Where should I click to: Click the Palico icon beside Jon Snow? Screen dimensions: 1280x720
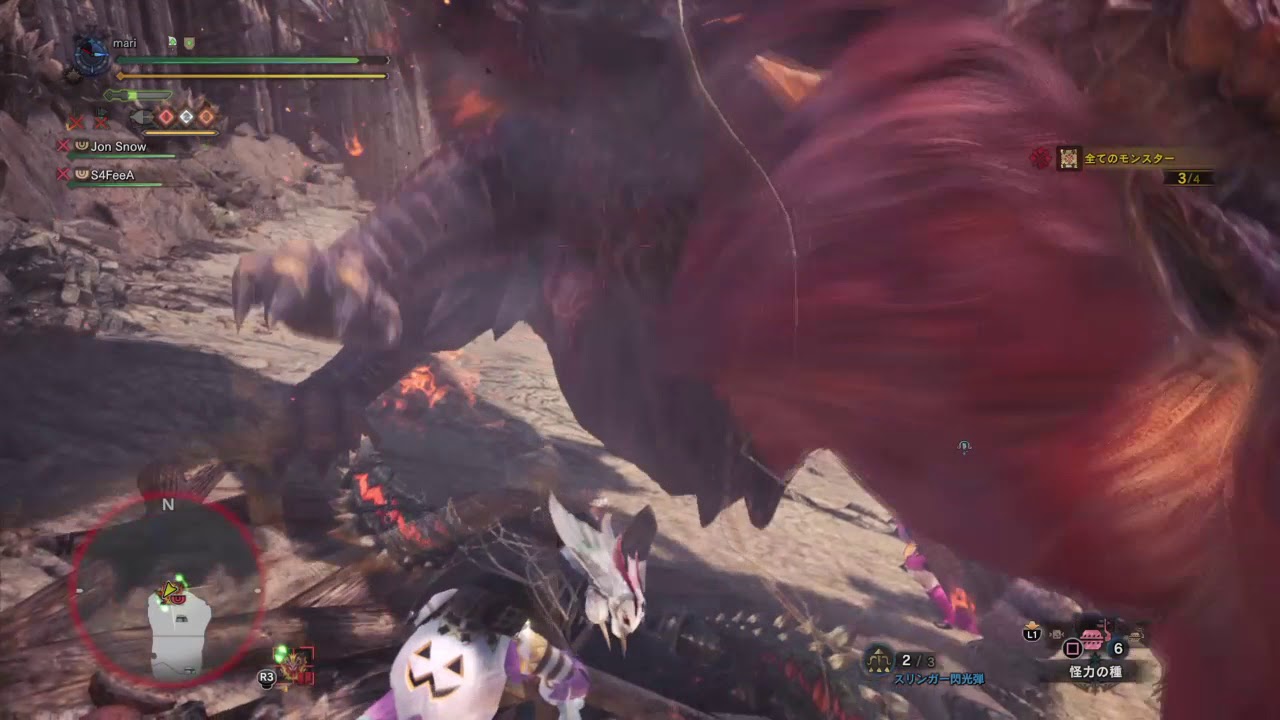coord(81,146)
